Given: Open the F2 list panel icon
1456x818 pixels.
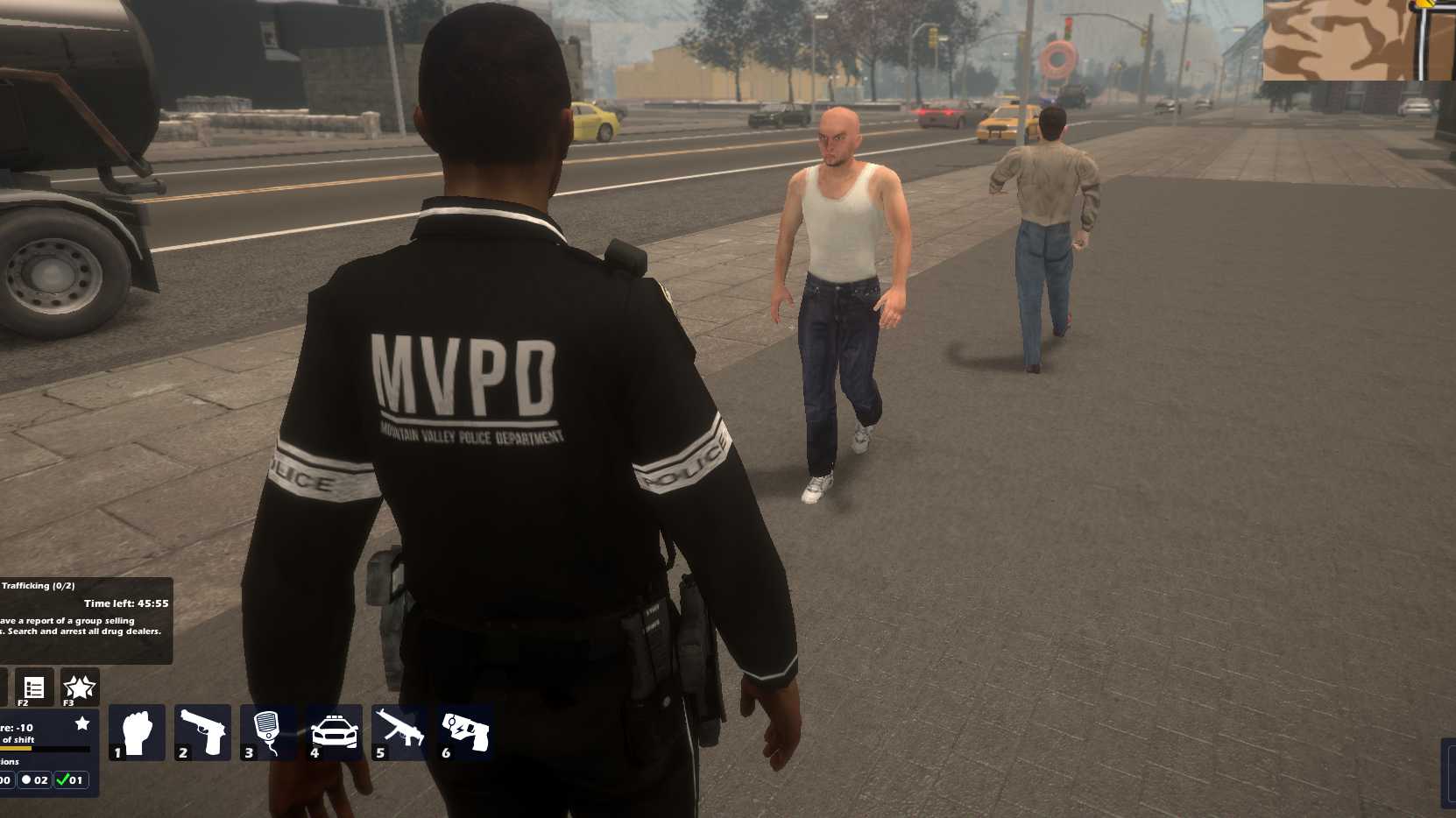Looking at the screenshot, I should coord(34,688).
